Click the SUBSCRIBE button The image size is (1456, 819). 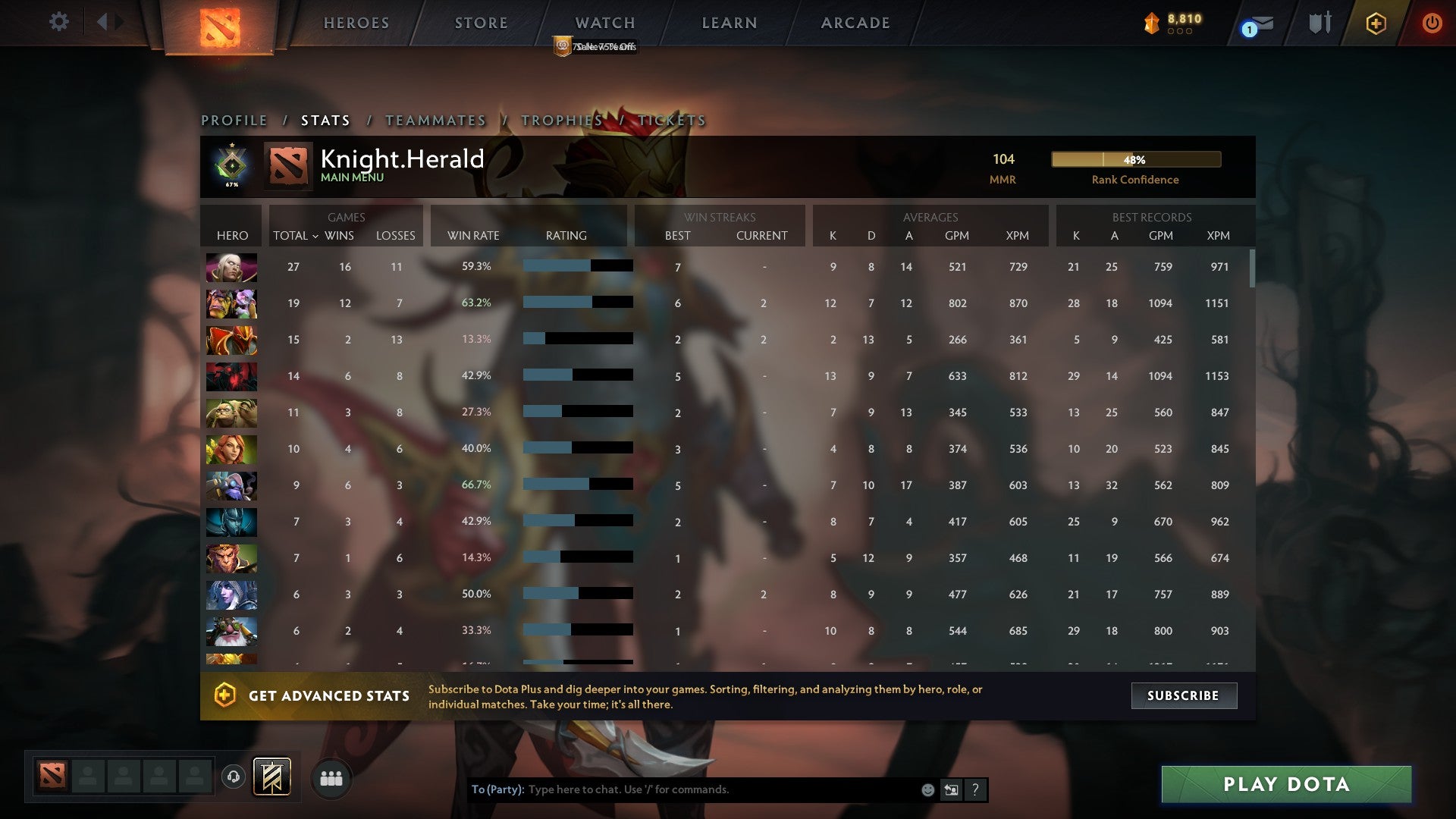point(1183,695)
